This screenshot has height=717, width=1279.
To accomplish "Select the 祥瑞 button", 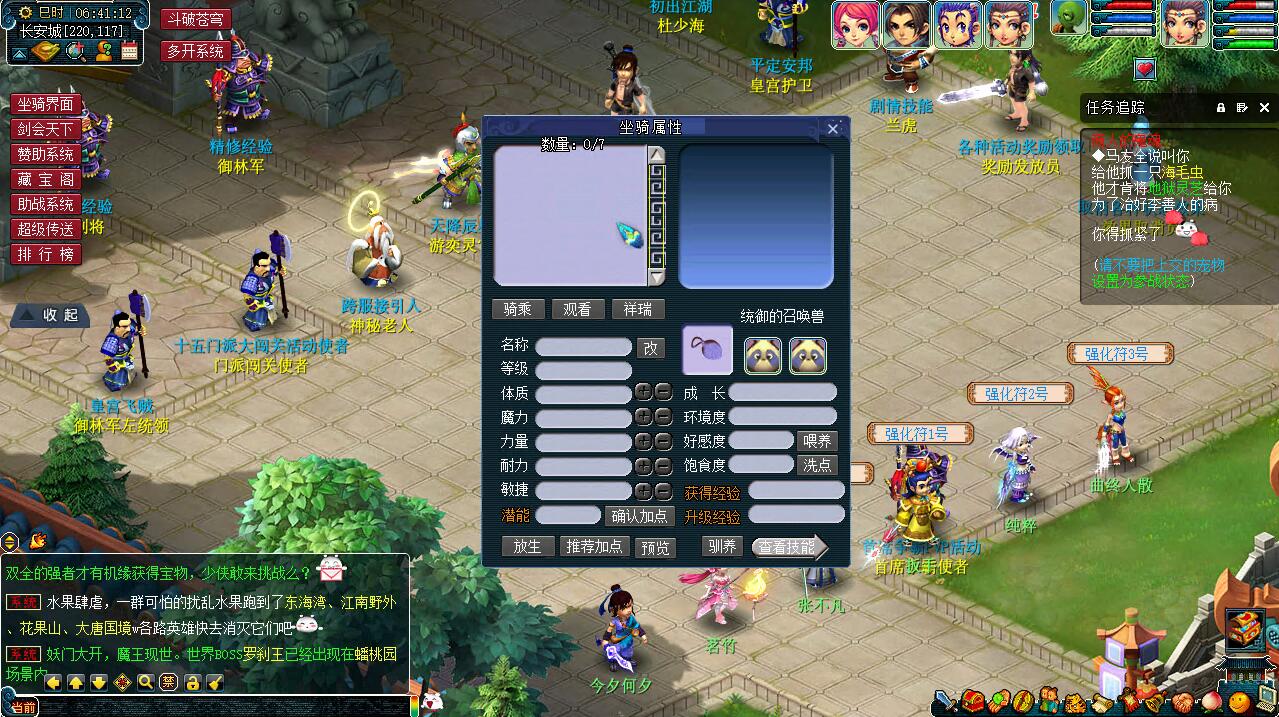I will [637, 310].
